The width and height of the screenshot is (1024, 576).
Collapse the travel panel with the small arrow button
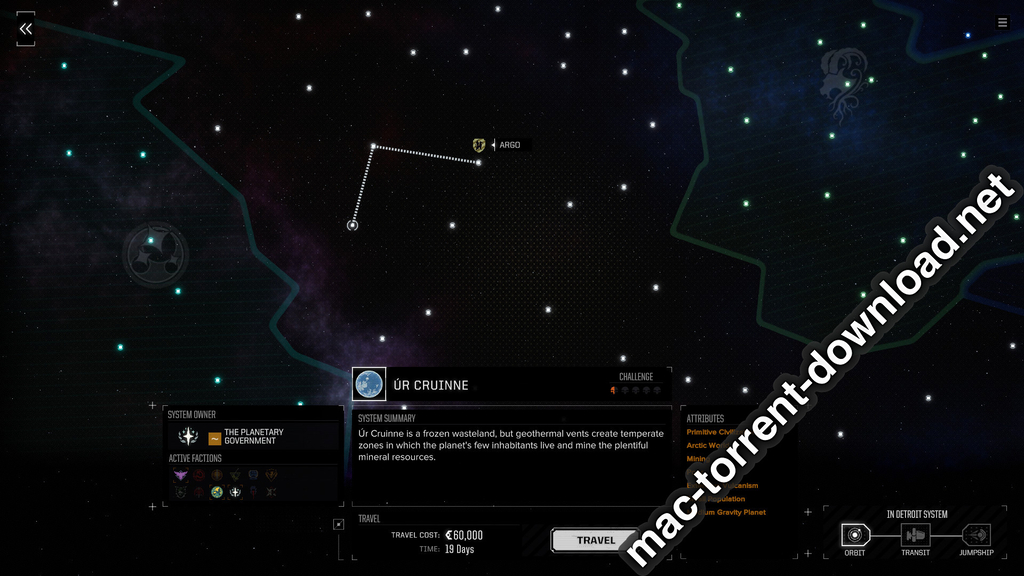(x=339, y=524)
